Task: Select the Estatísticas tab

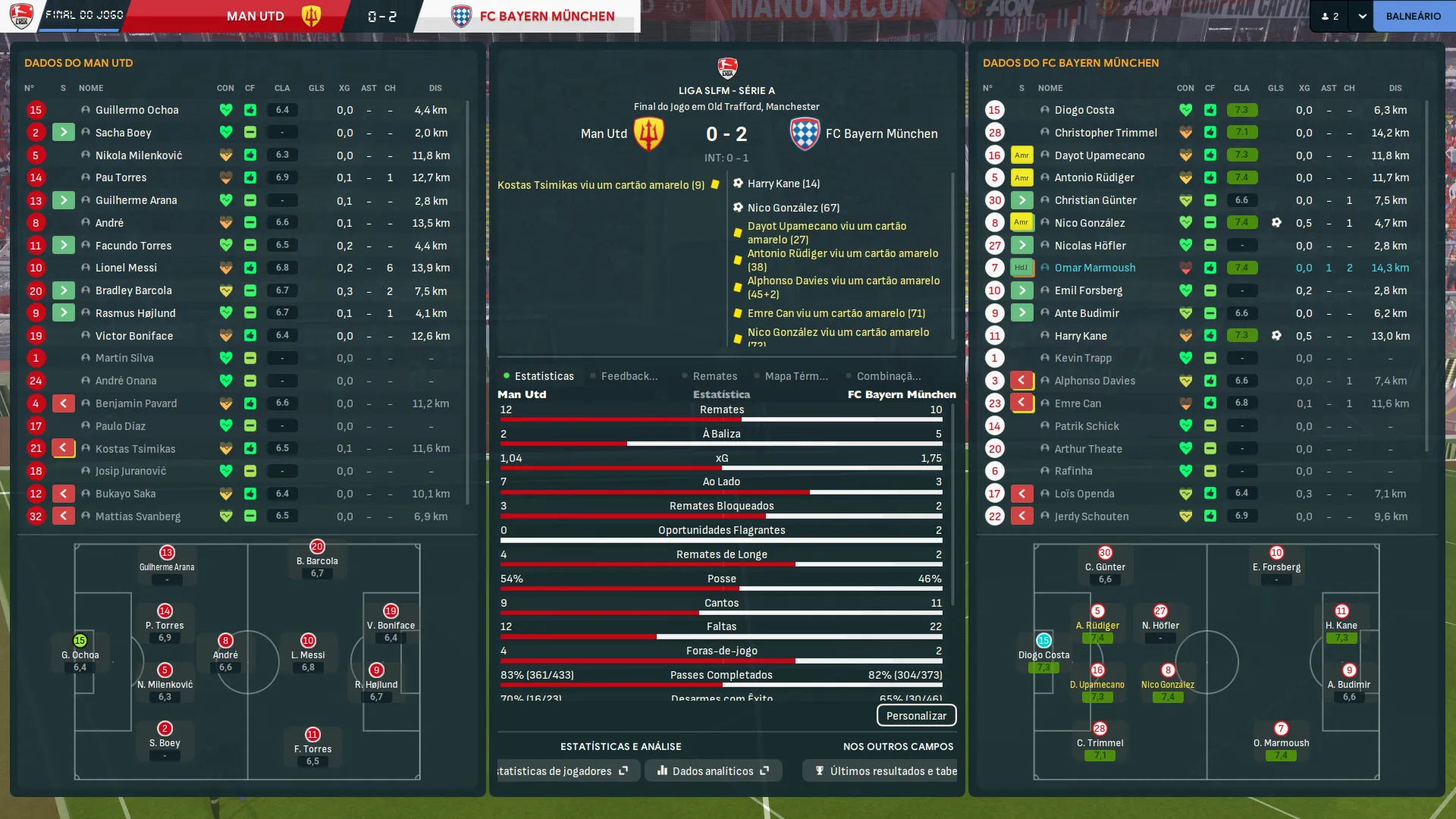Action: click(543, 376)
